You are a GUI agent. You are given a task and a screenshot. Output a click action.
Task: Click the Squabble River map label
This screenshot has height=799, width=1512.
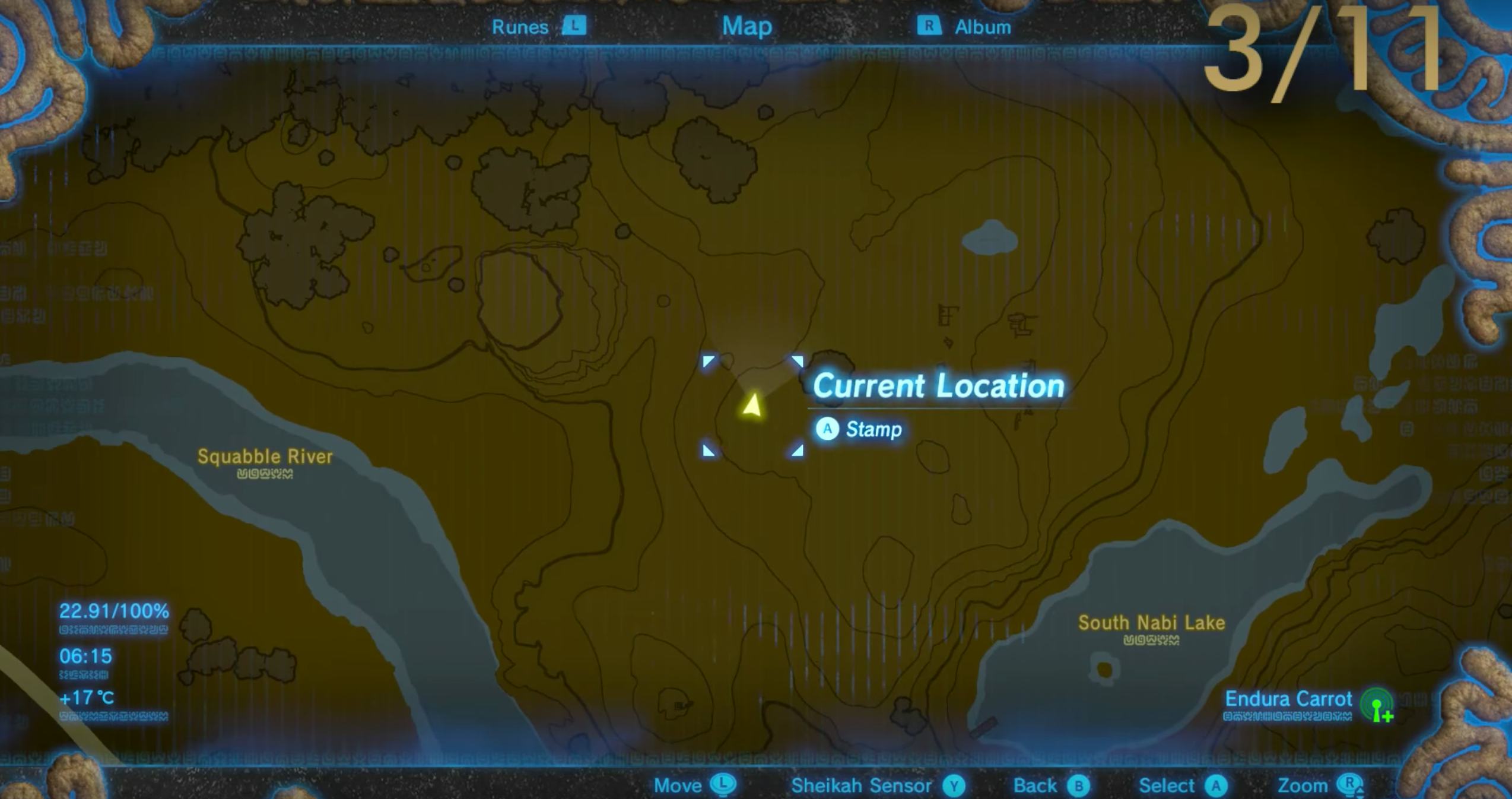coord(266,456)
